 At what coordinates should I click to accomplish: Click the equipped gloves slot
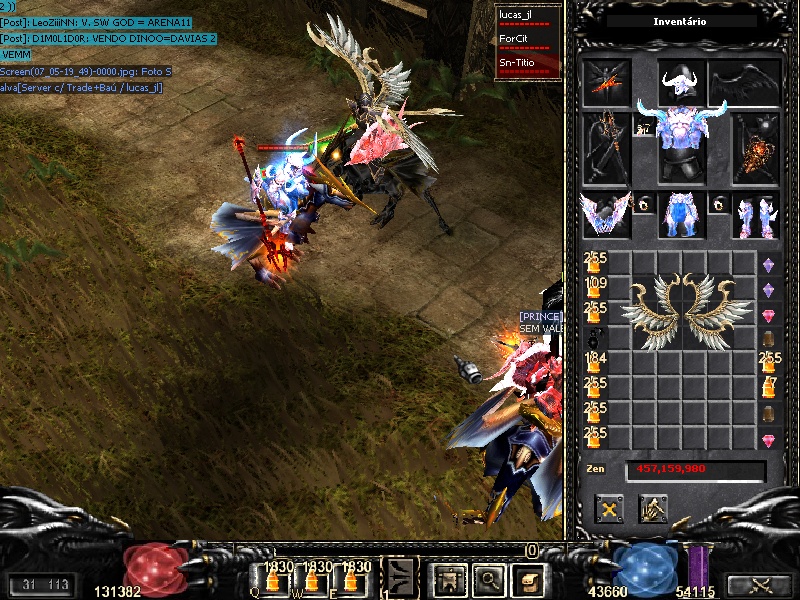click(607, 215)
